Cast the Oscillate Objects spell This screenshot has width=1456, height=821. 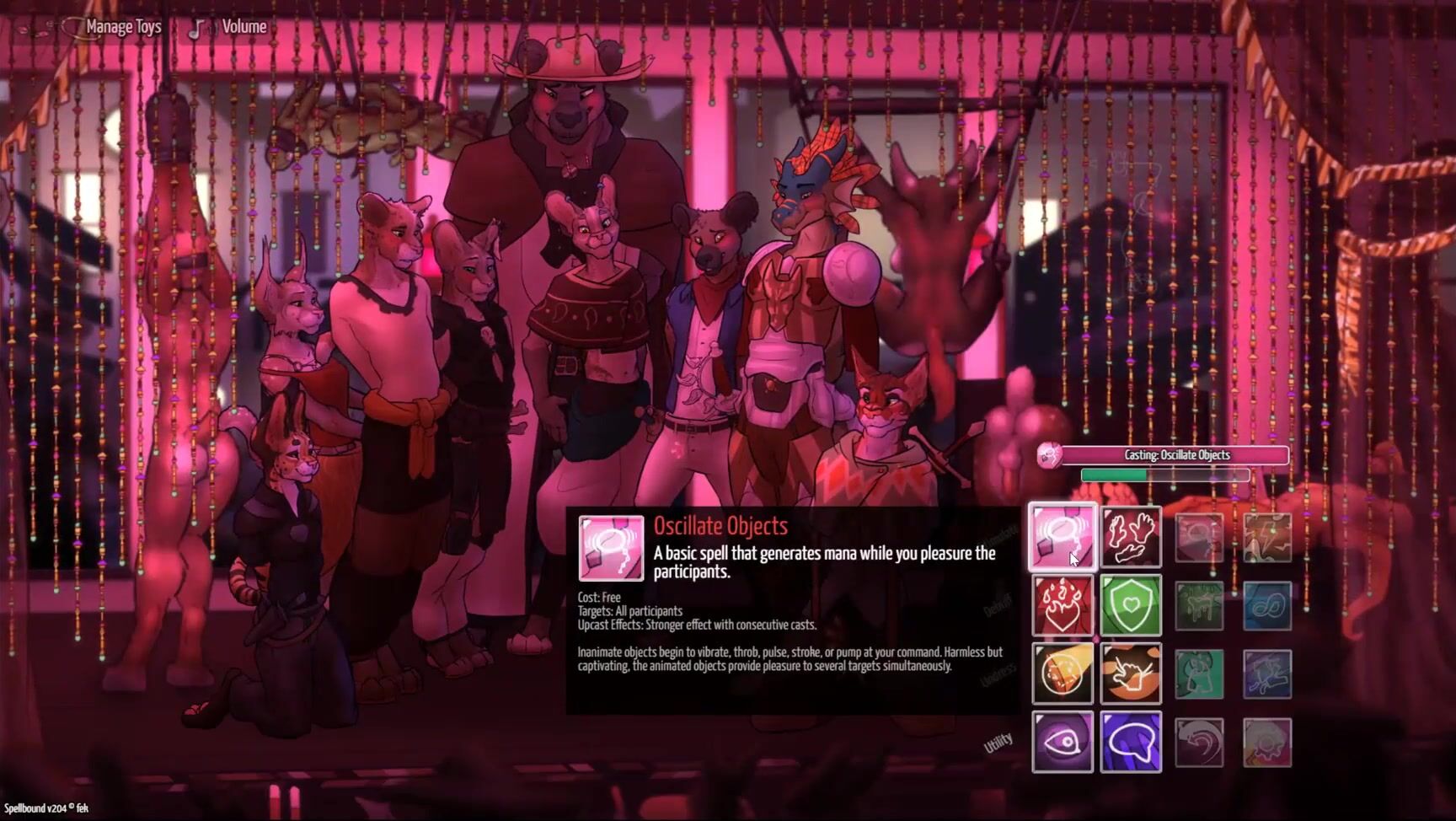(1063, 537)
